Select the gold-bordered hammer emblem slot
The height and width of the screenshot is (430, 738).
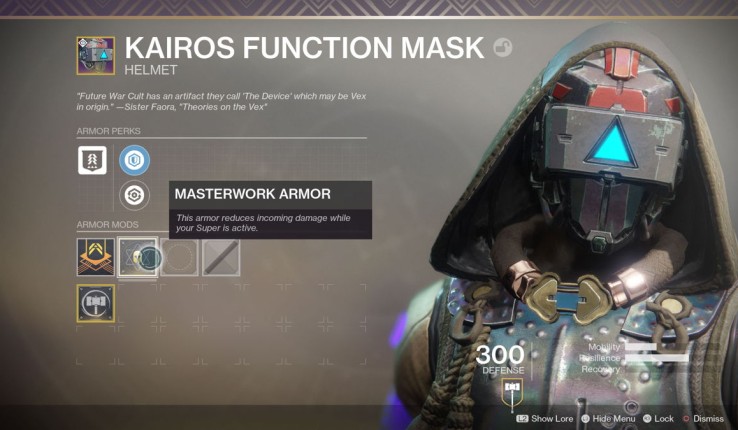click(x=96, y=302)
